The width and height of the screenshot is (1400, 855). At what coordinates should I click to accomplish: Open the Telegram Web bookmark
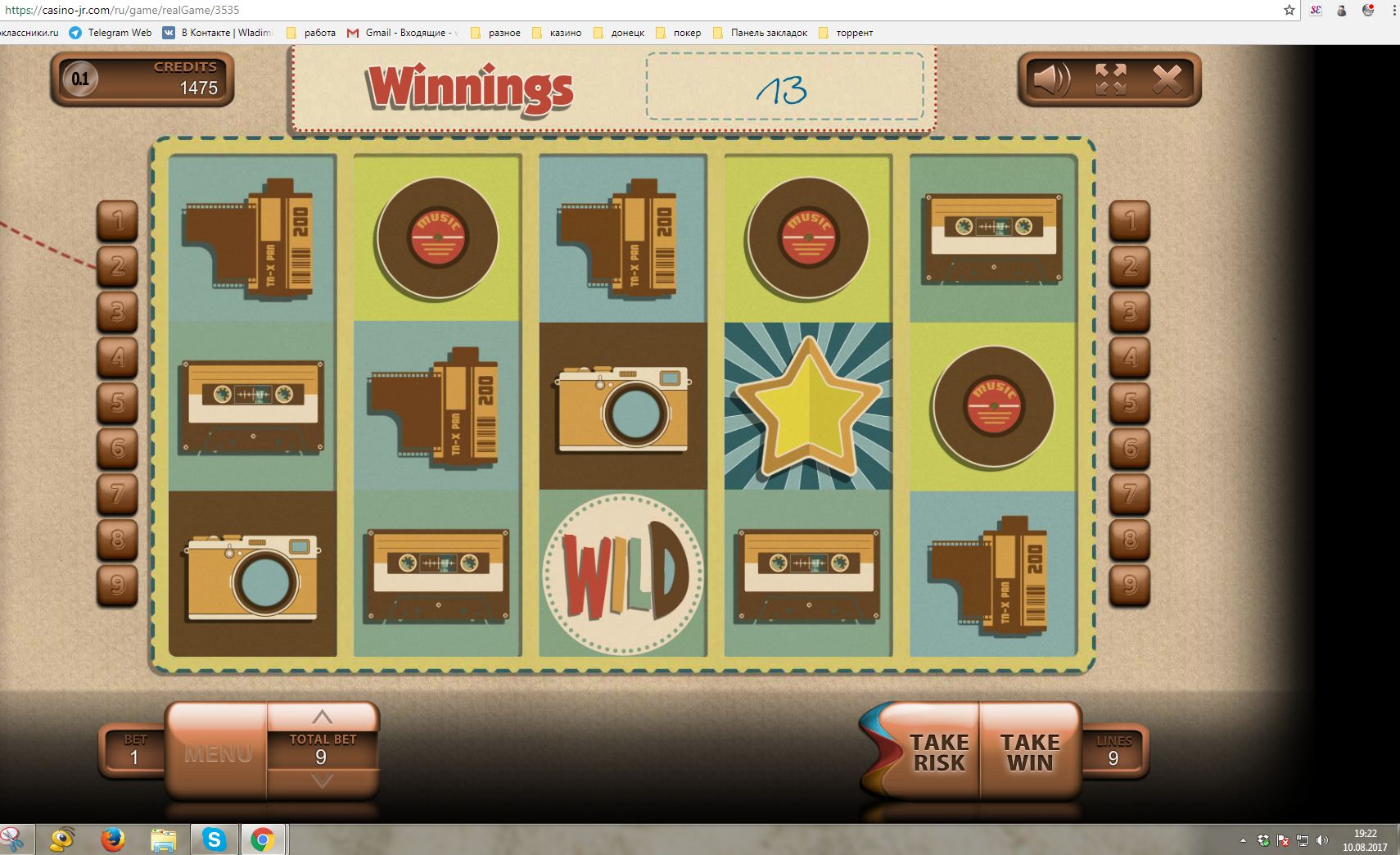(111, 33)
